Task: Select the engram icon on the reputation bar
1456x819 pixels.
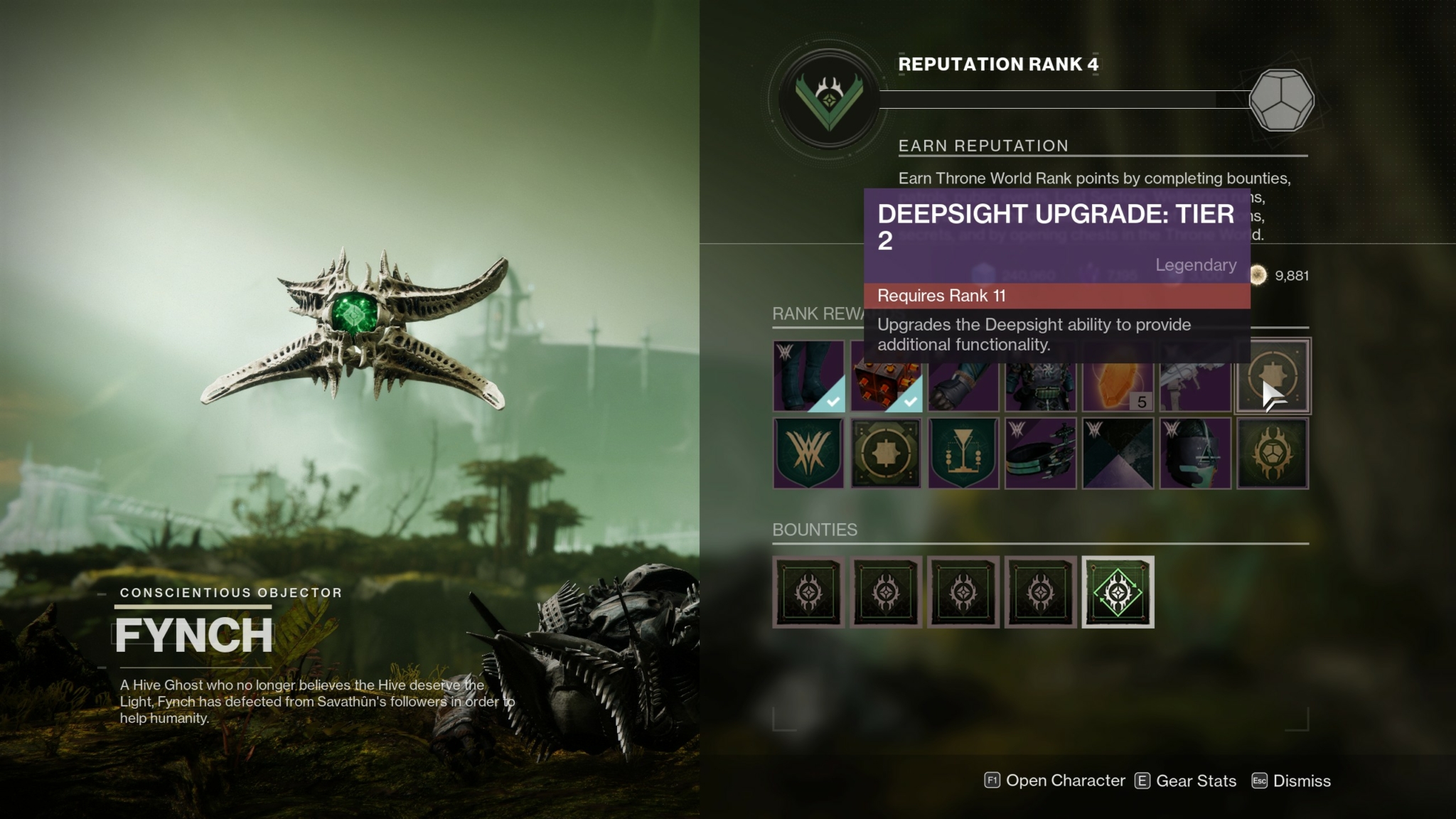Action: coord(1281,100)
